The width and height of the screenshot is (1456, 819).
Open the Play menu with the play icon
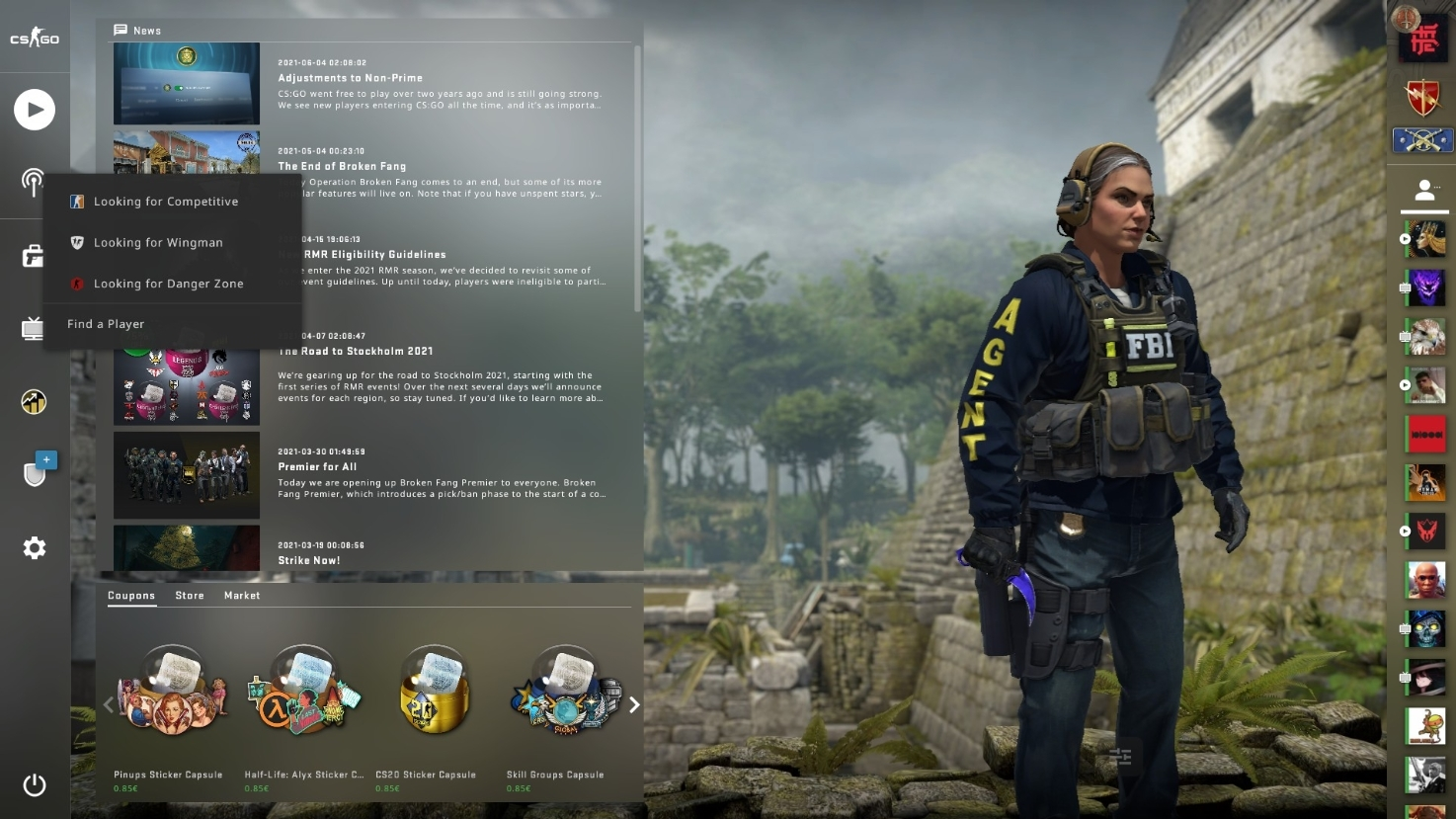[x=35, y=110]
